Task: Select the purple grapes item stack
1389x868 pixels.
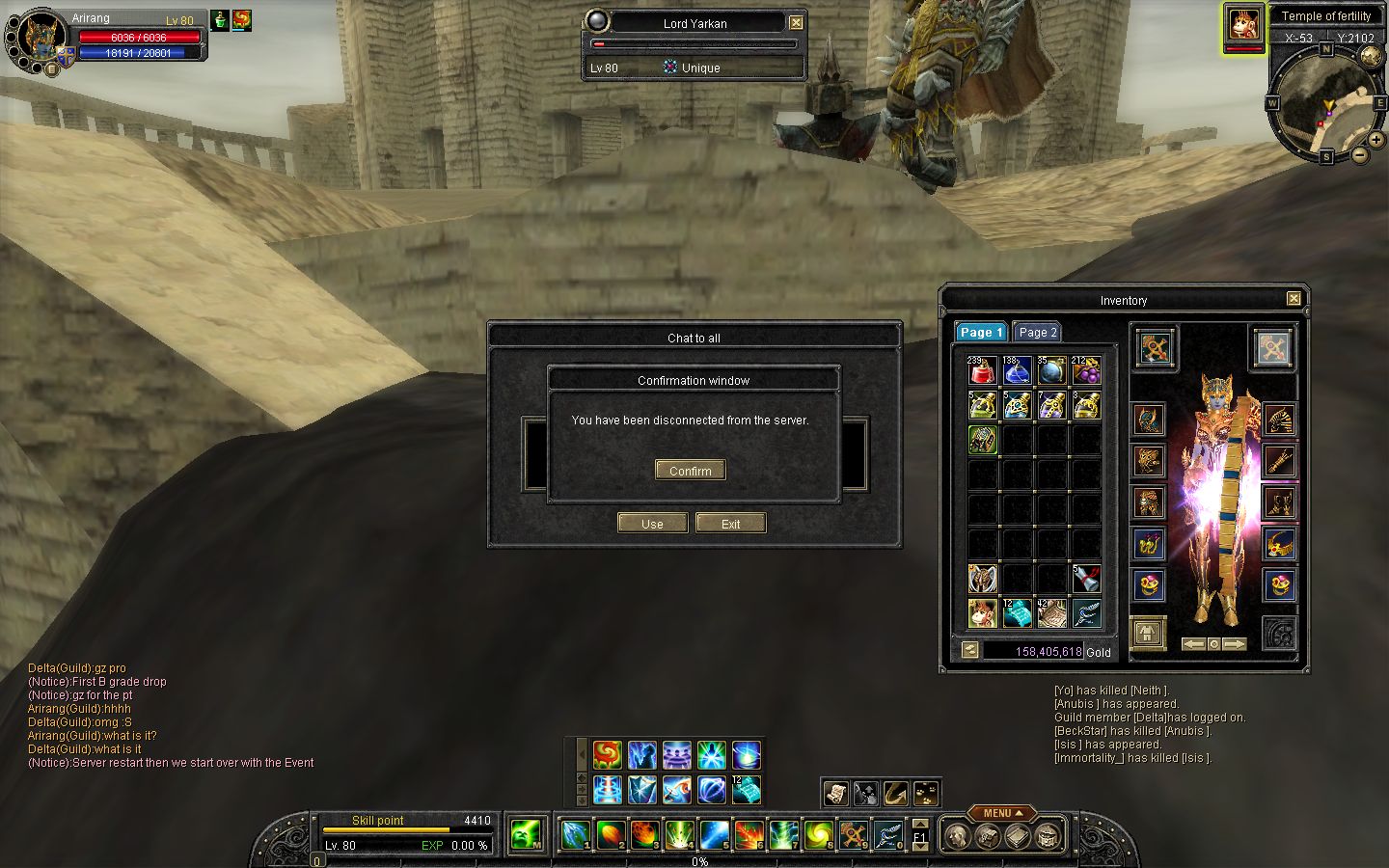Action: click(1086, 370)
